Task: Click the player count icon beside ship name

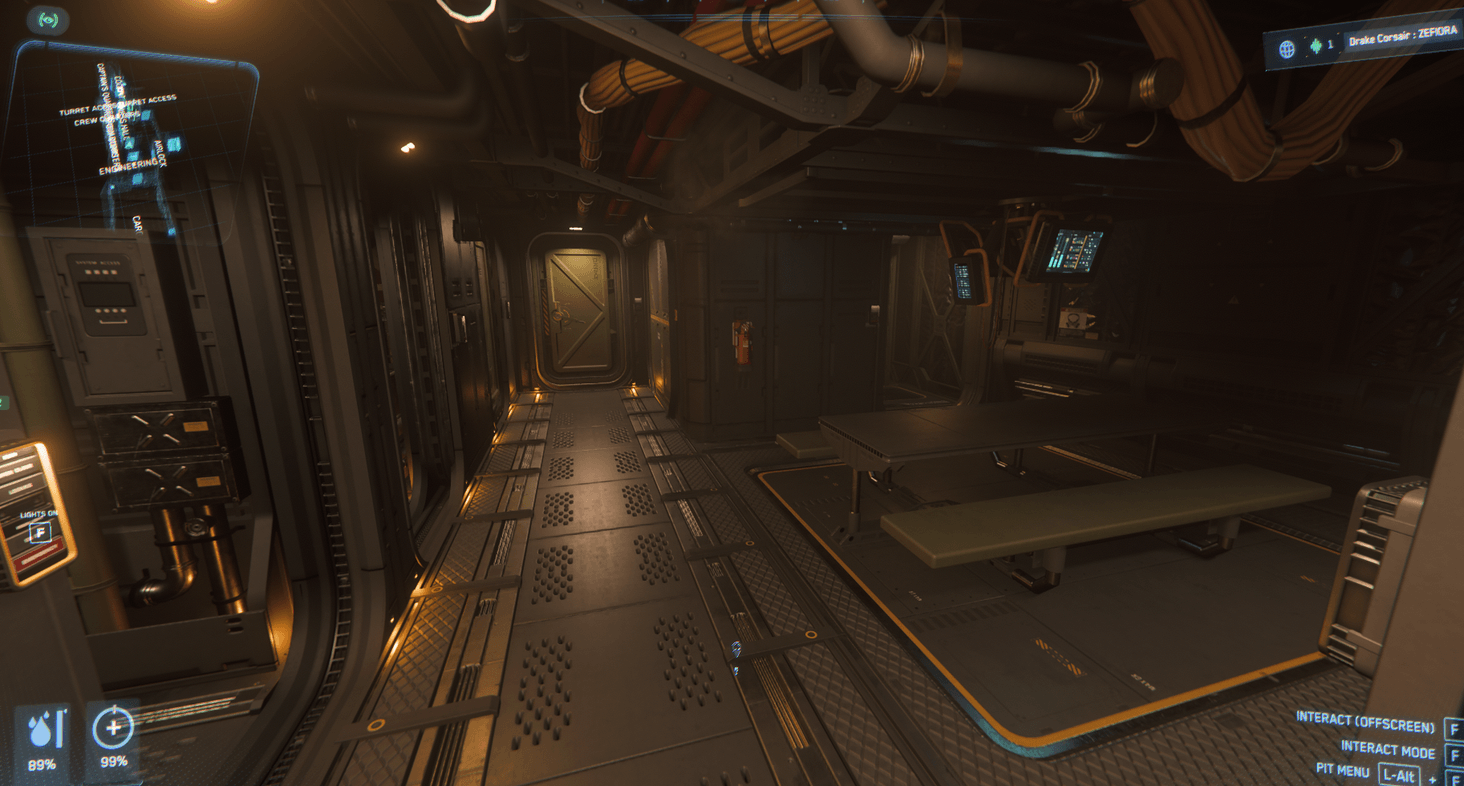Action: pyautogui.click(x=1316, y=47)
